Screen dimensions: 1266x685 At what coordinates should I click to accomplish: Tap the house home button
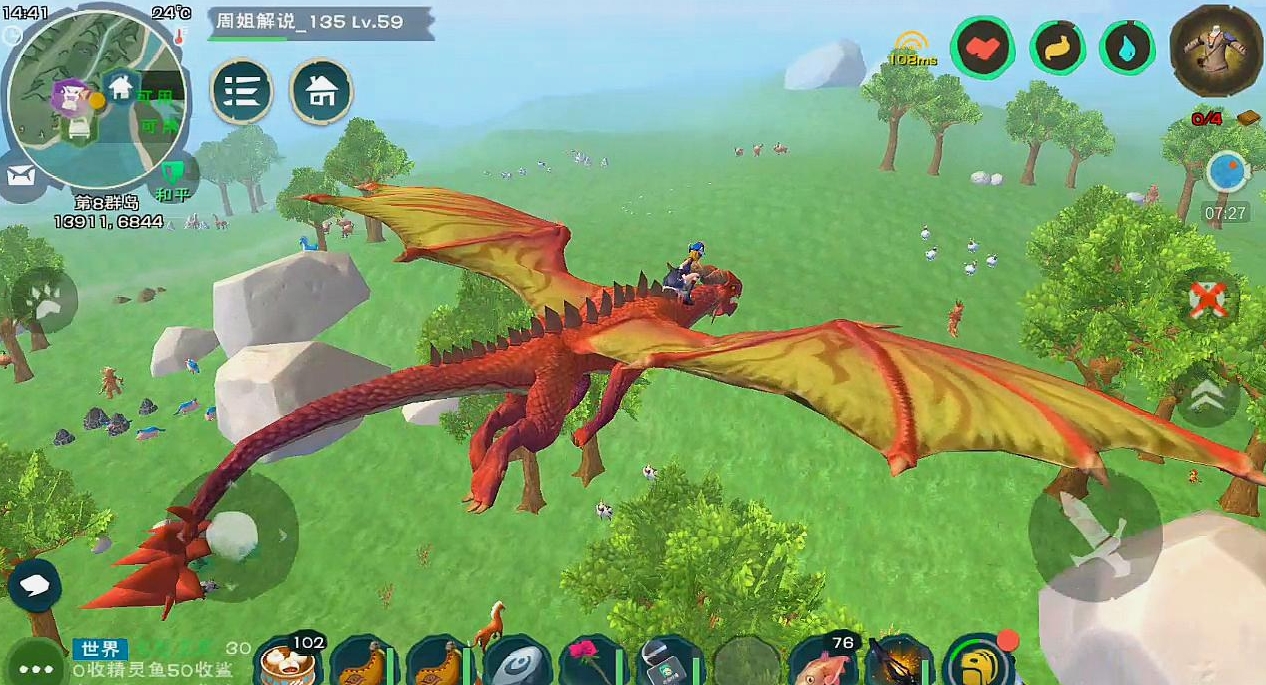(x=321, y=92)
